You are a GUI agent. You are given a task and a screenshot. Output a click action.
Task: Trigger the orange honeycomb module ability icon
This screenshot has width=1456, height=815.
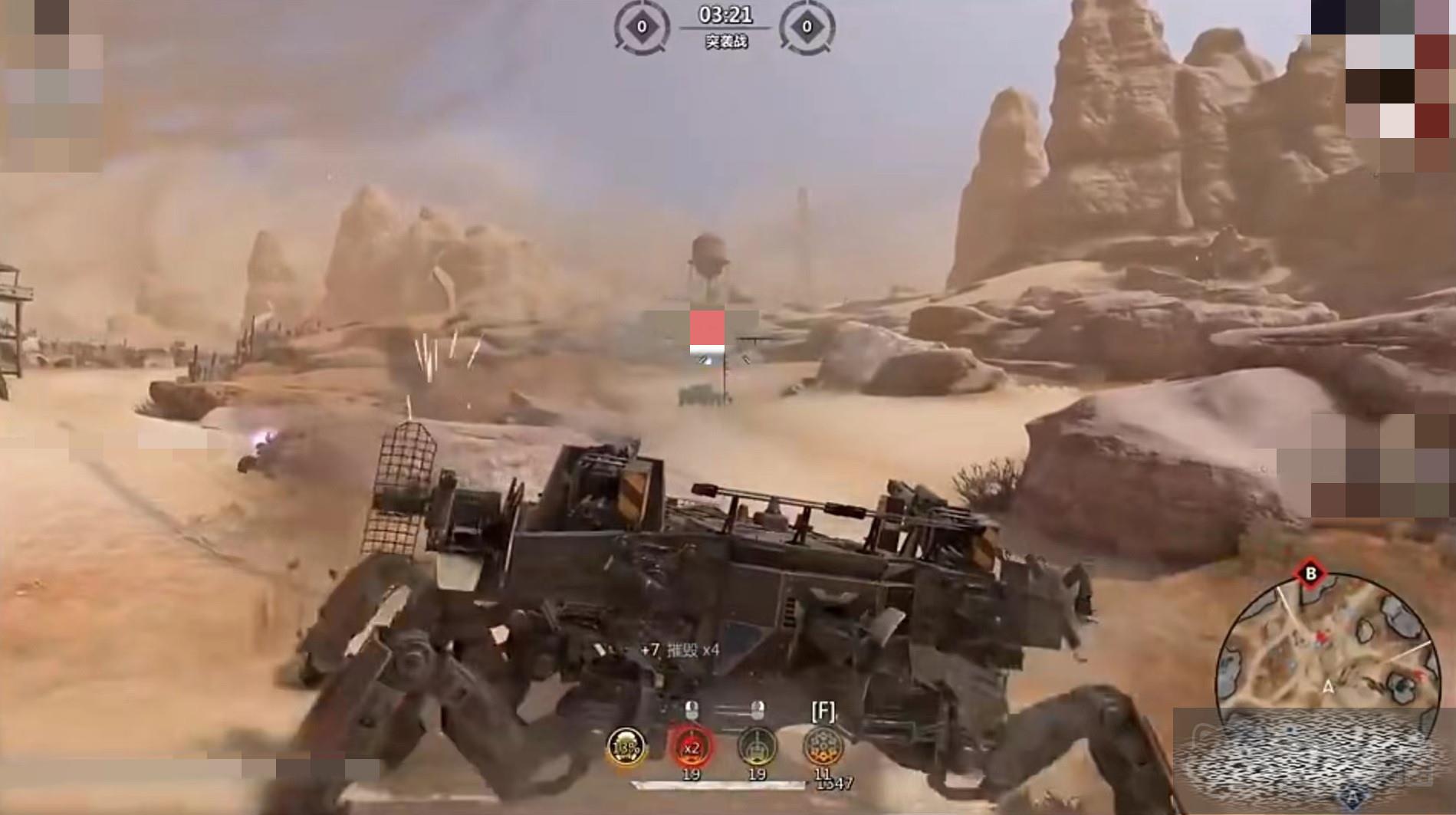click(823, 747)
